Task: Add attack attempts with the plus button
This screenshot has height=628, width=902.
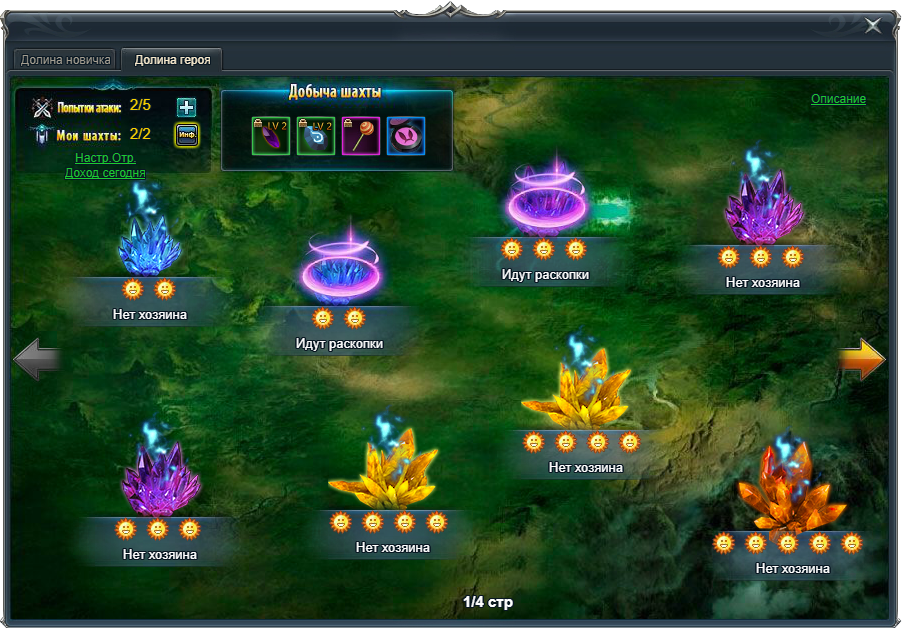Action: pyautogui.click(x=186, y=108)
